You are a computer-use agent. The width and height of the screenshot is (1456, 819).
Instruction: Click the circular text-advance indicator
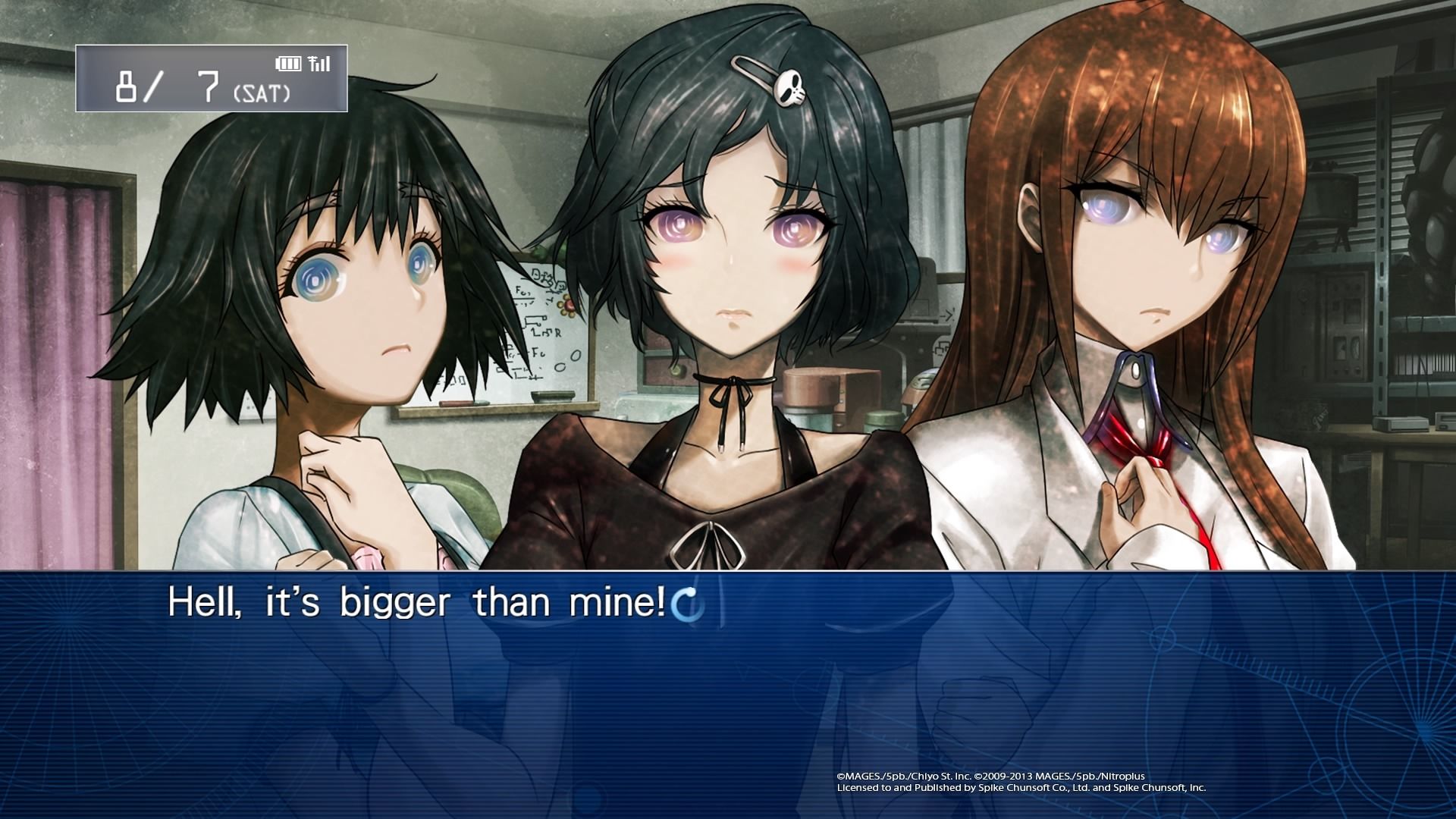pos(689,604)
